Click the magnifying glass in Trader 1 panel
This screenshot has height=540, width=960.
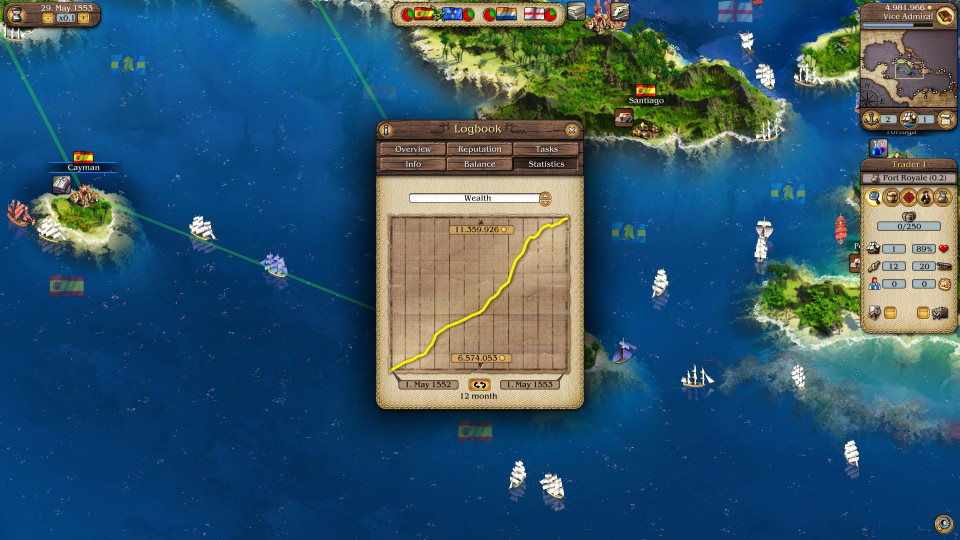874,197
